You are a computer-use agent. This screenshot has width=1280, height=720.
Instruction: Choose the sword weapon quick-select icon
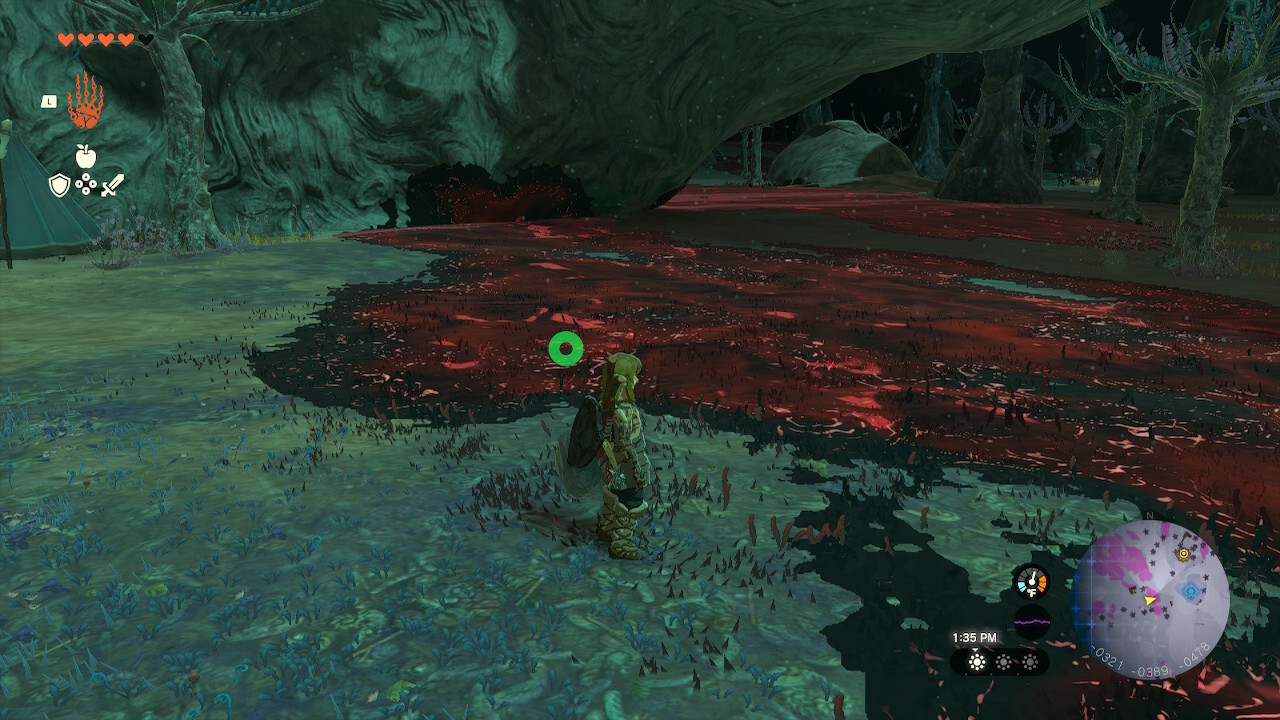tap(112, 185)
